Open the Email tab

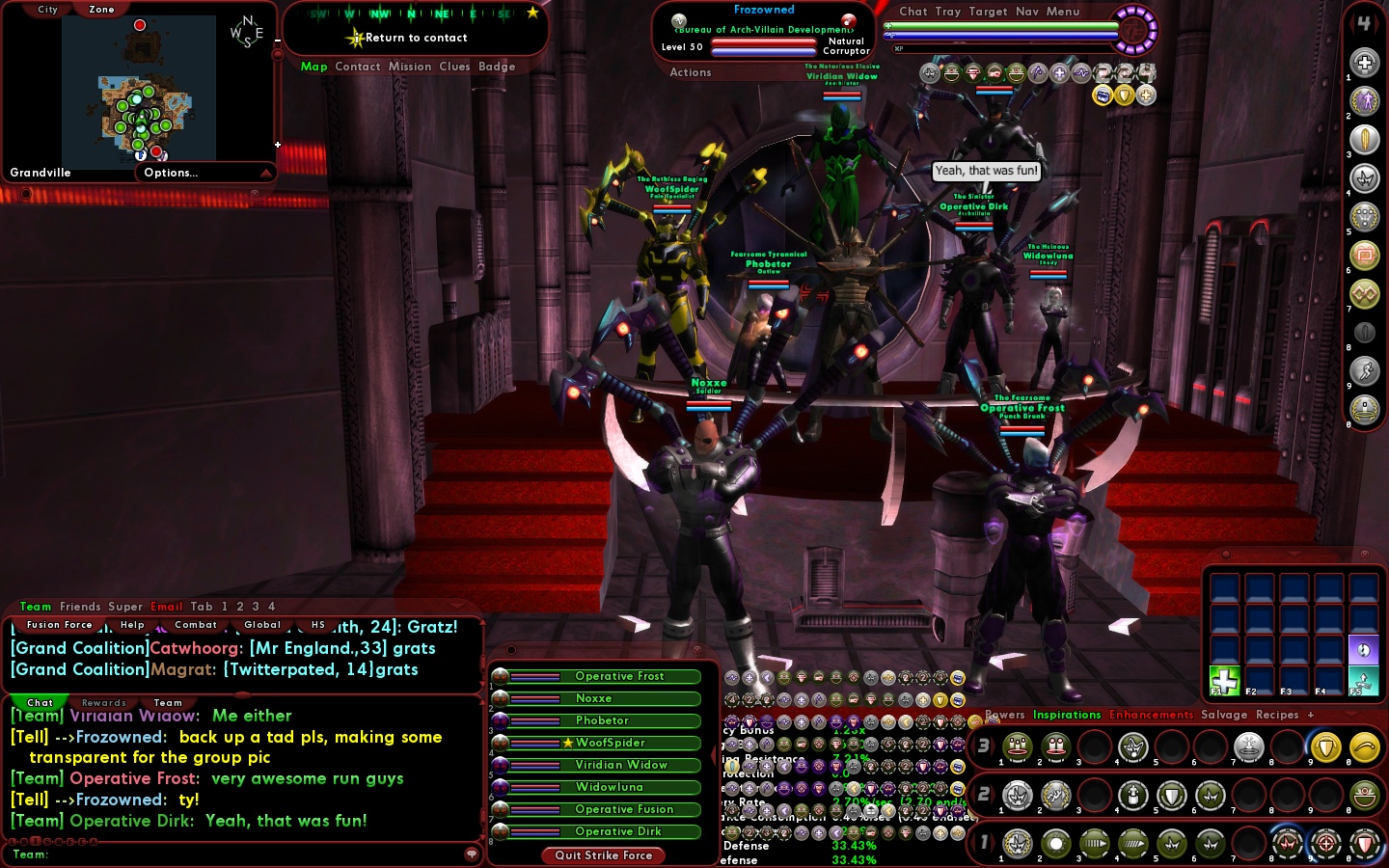pyautogui.click(x=166, y=607)
